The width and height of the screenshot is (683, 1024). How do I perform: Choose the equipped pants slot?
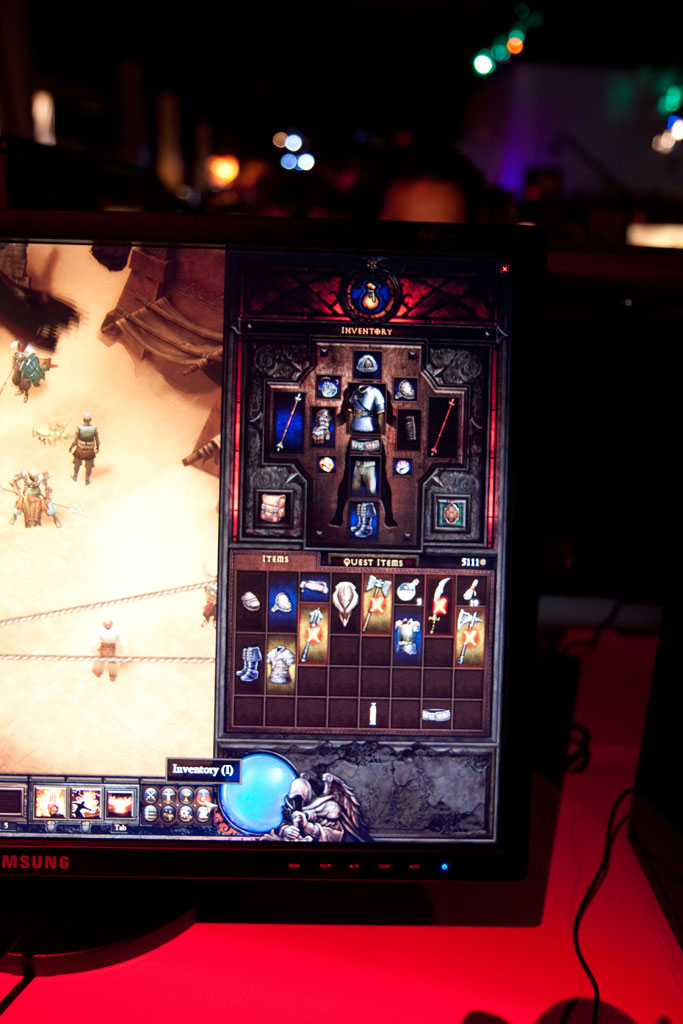[x=365, y=477]
